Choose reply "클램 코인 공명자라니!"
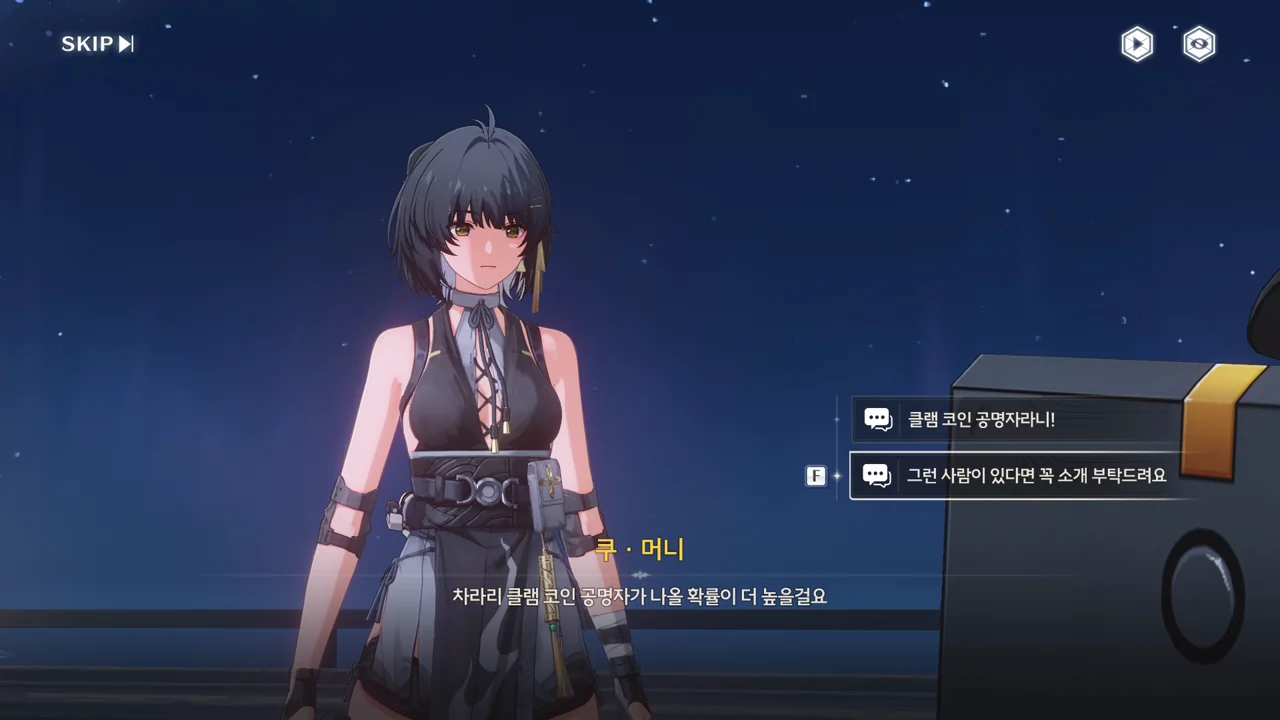The height and width of the screenshot is (720, 1280). point(1015,420)
